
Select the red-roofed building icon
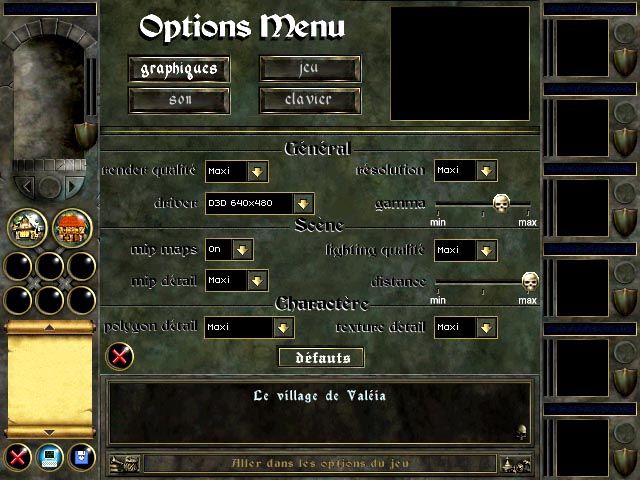[73, 227]
